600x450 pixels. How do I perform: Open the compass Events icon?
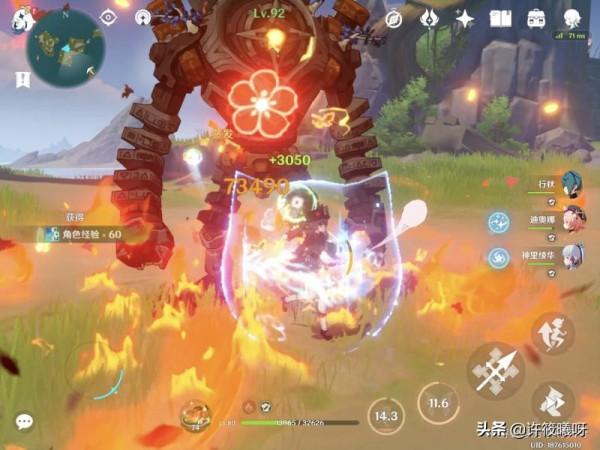(x=393, y=19)
